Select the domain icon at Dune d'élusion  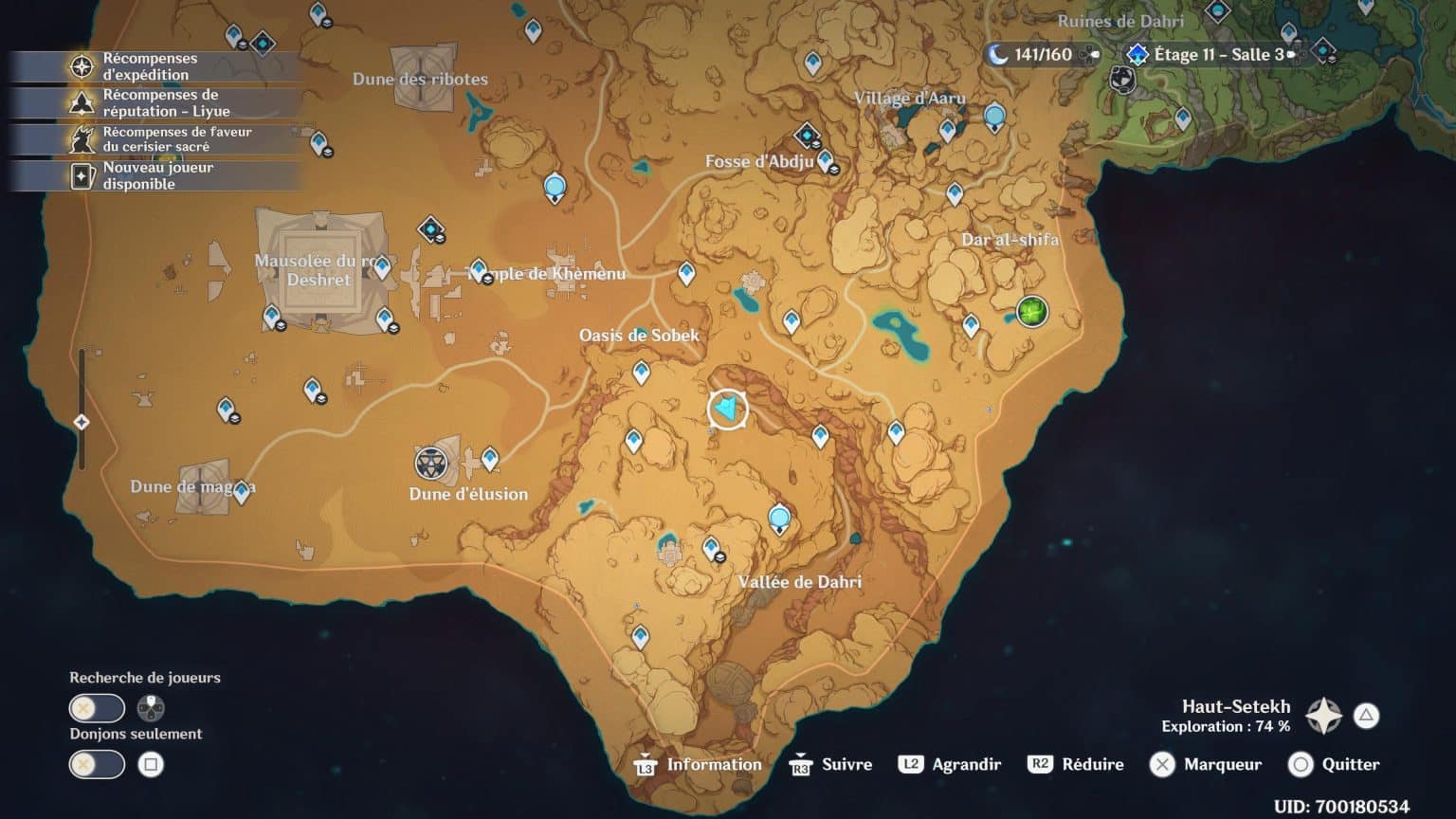click(431, 464)
